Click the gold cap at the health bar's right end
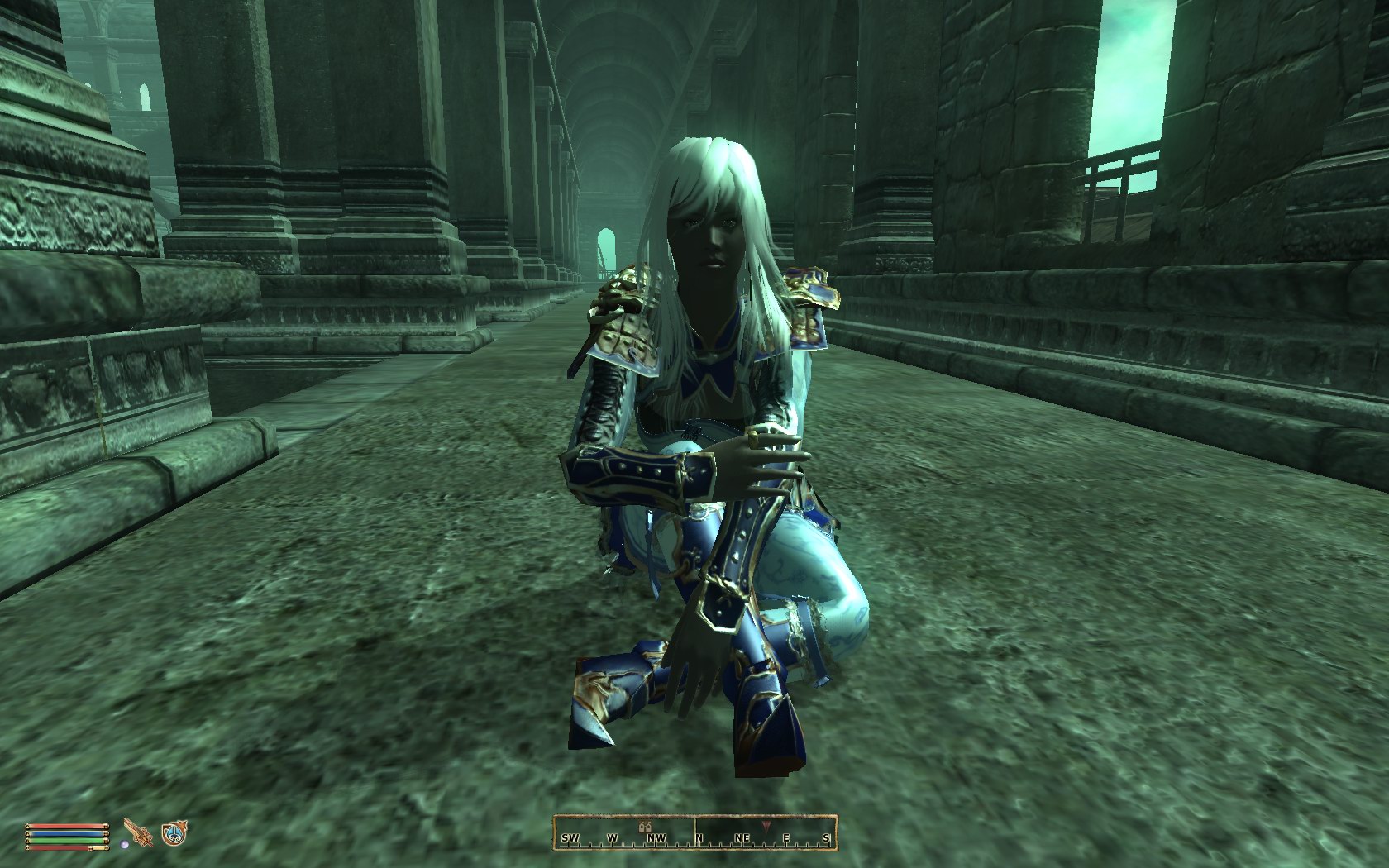 [x=107, y=825]
